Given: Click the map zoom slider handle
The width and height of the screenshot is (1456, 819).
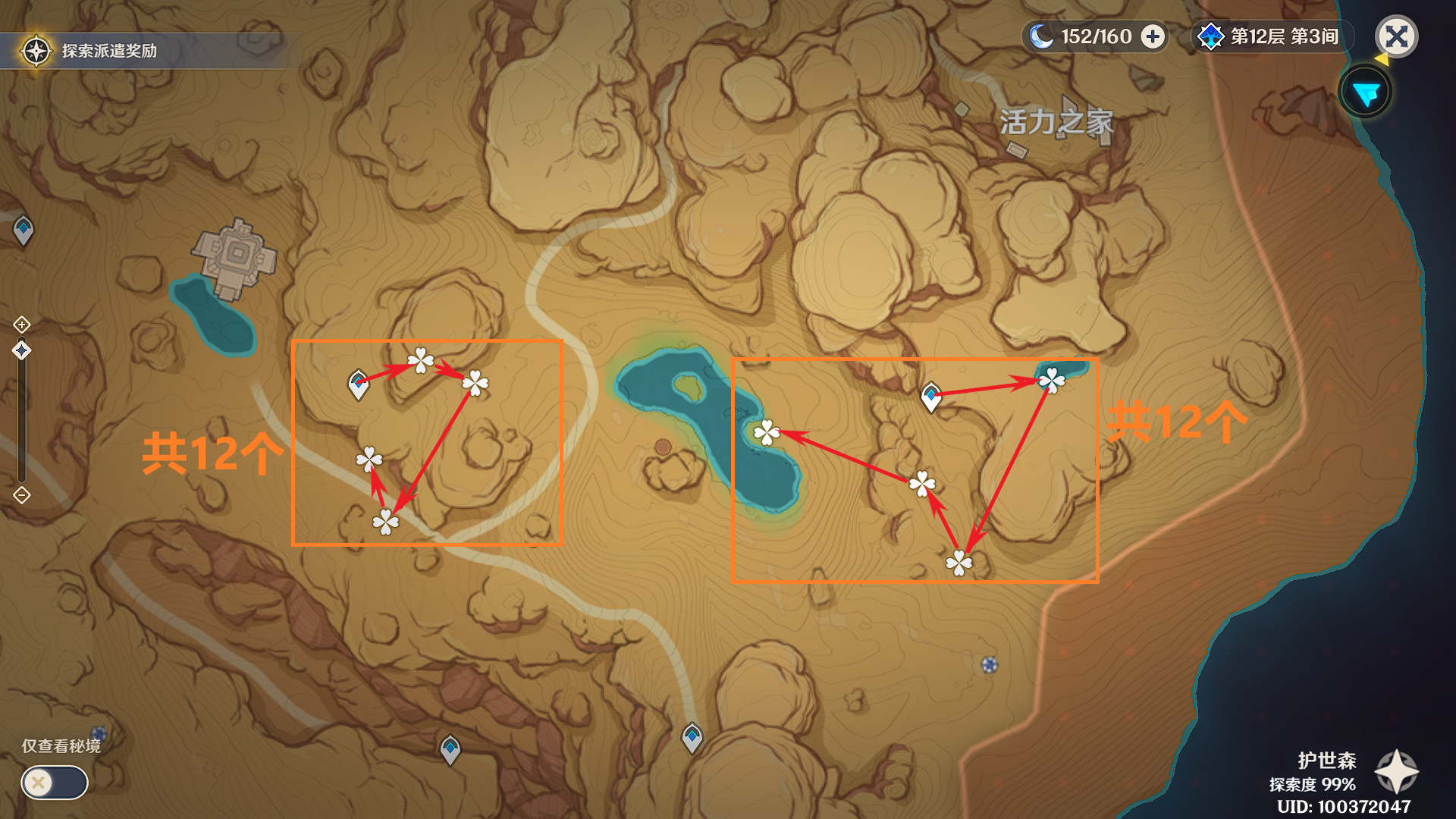Looking at the screenshot, I should pos(21,350).
